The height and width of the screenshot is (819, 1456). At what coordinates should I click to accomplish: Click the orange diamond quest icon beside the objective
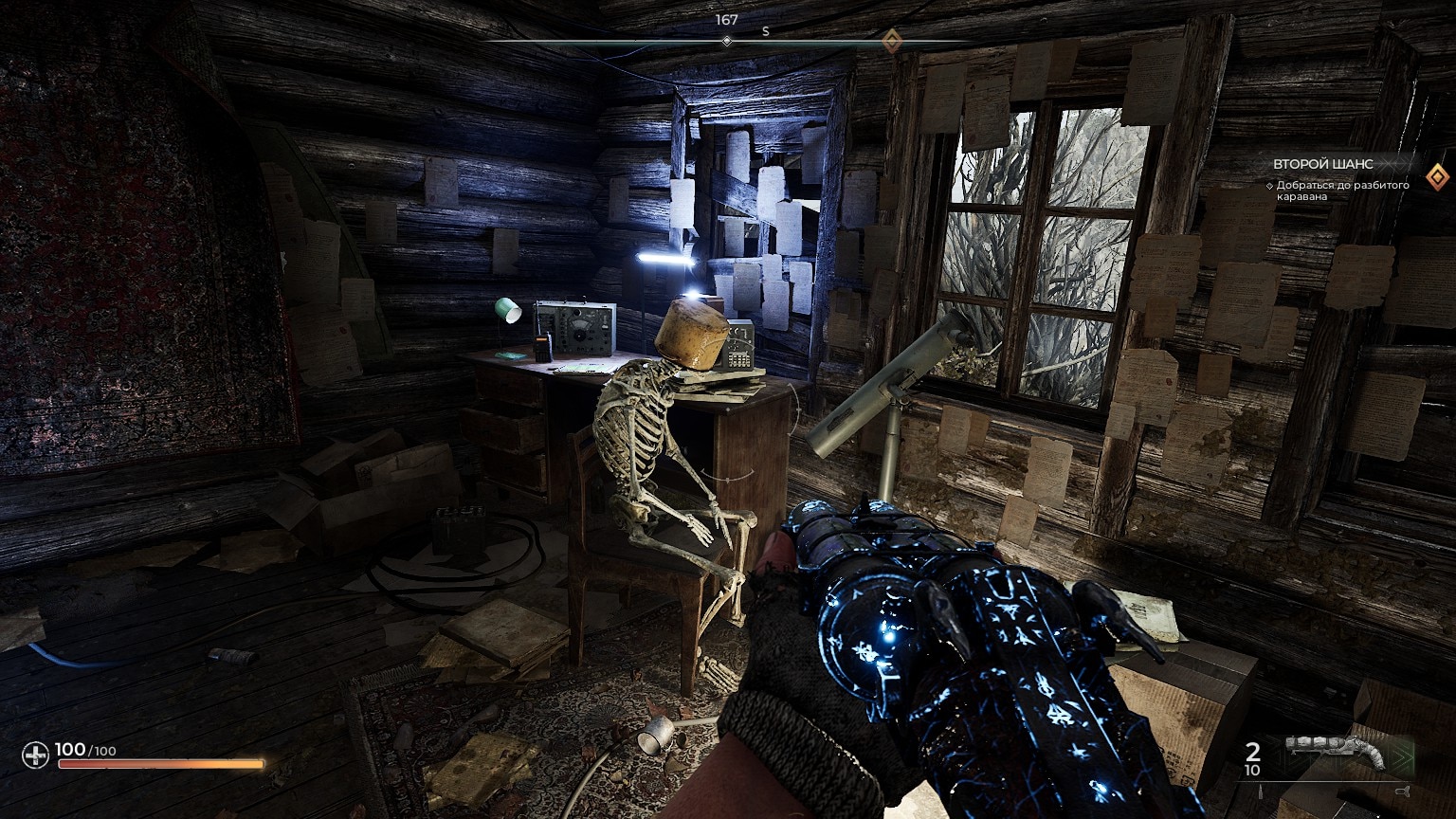click(x=1438, y=174)
